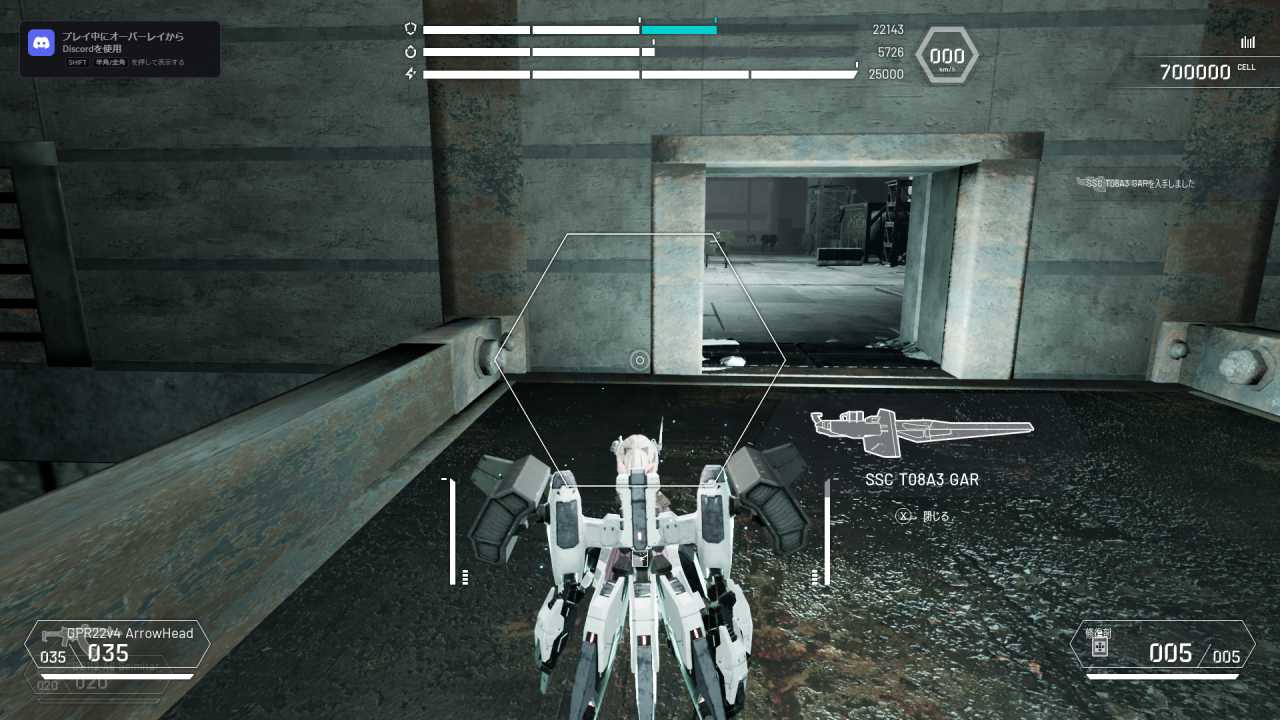Image resolution: width=1280 pixels, height=720 pixels.
Task: Click the shield armor icon beside the top bar
Action: pyautogui.click(x=411, y=29)
